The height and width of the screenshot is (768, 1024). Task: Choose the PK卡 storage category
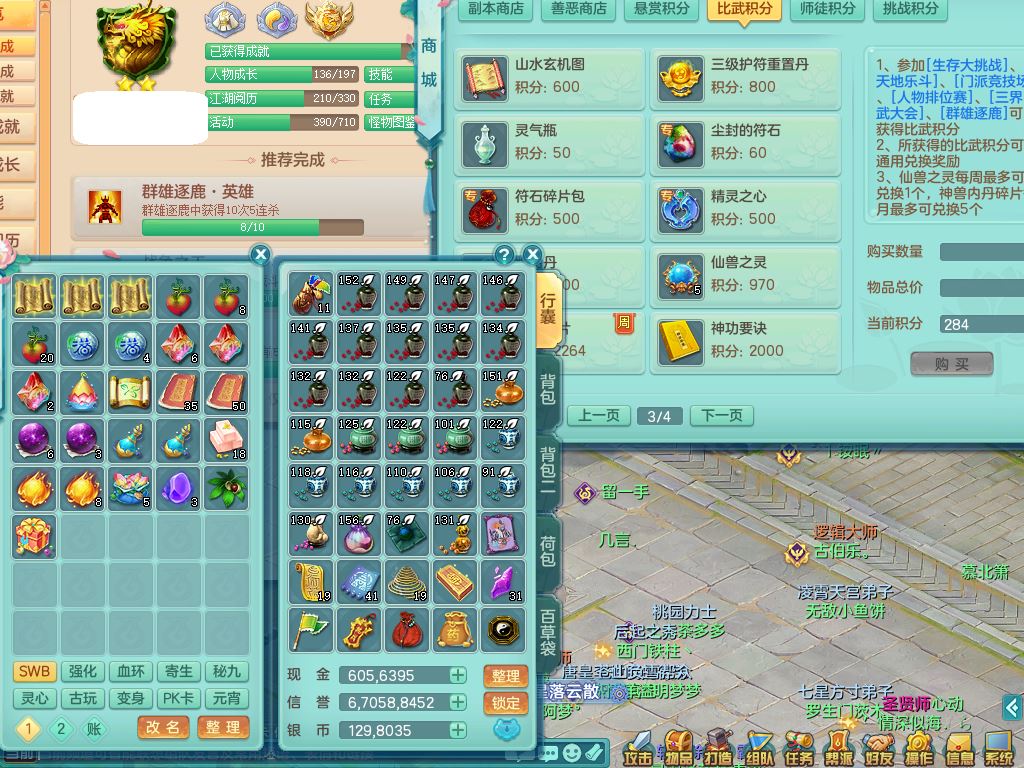(179, 698)
